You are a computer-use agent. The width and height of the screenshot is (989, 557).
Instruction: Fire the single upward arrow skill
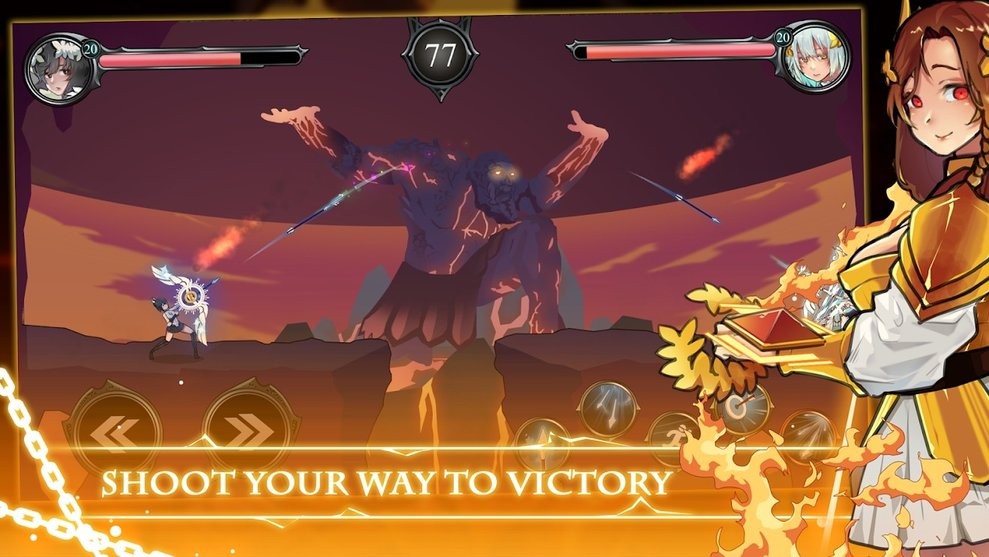(541, 441)
